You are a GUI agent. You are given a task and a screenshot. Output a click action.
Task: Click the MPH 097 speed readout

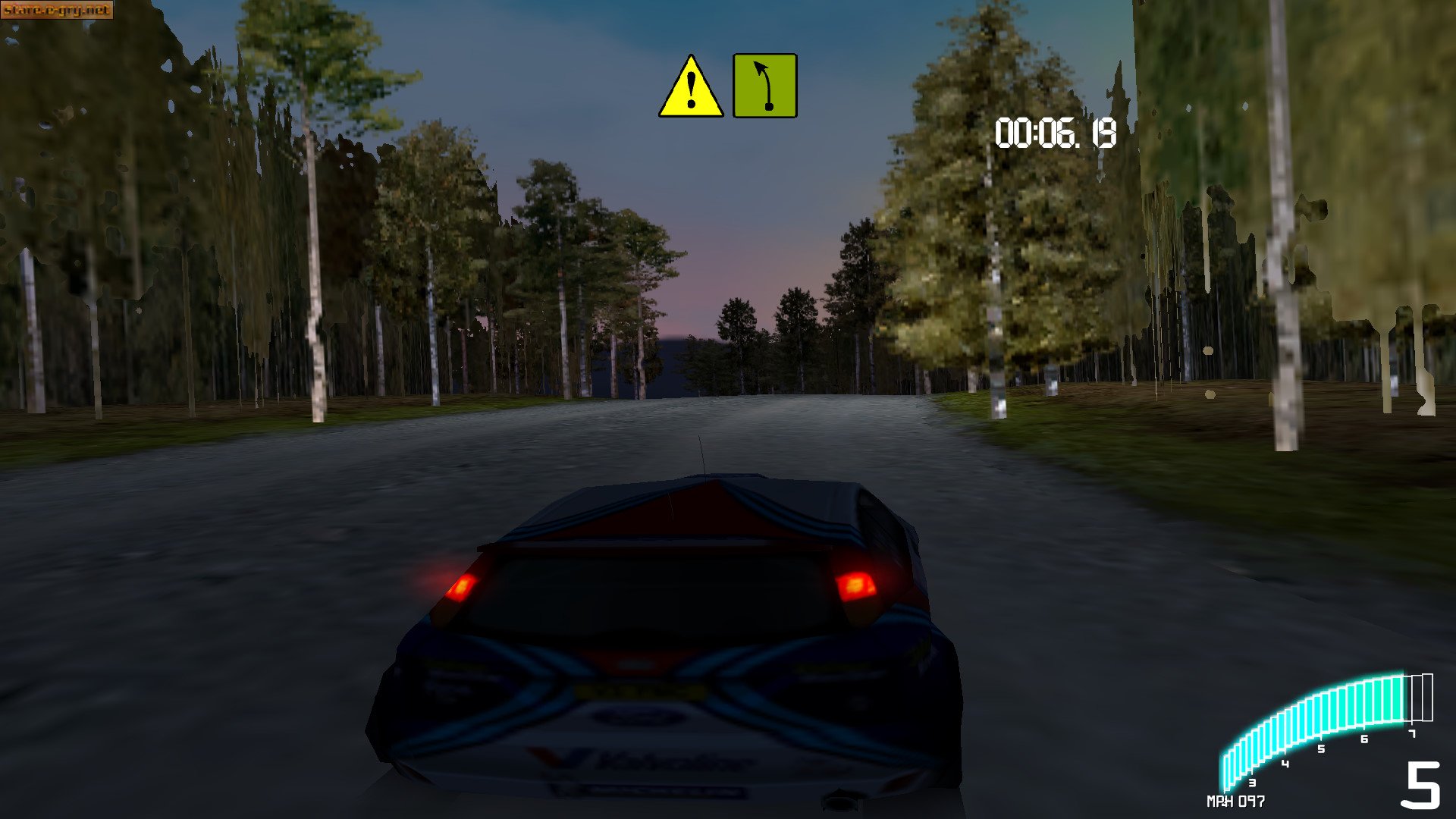[1236, 802]
